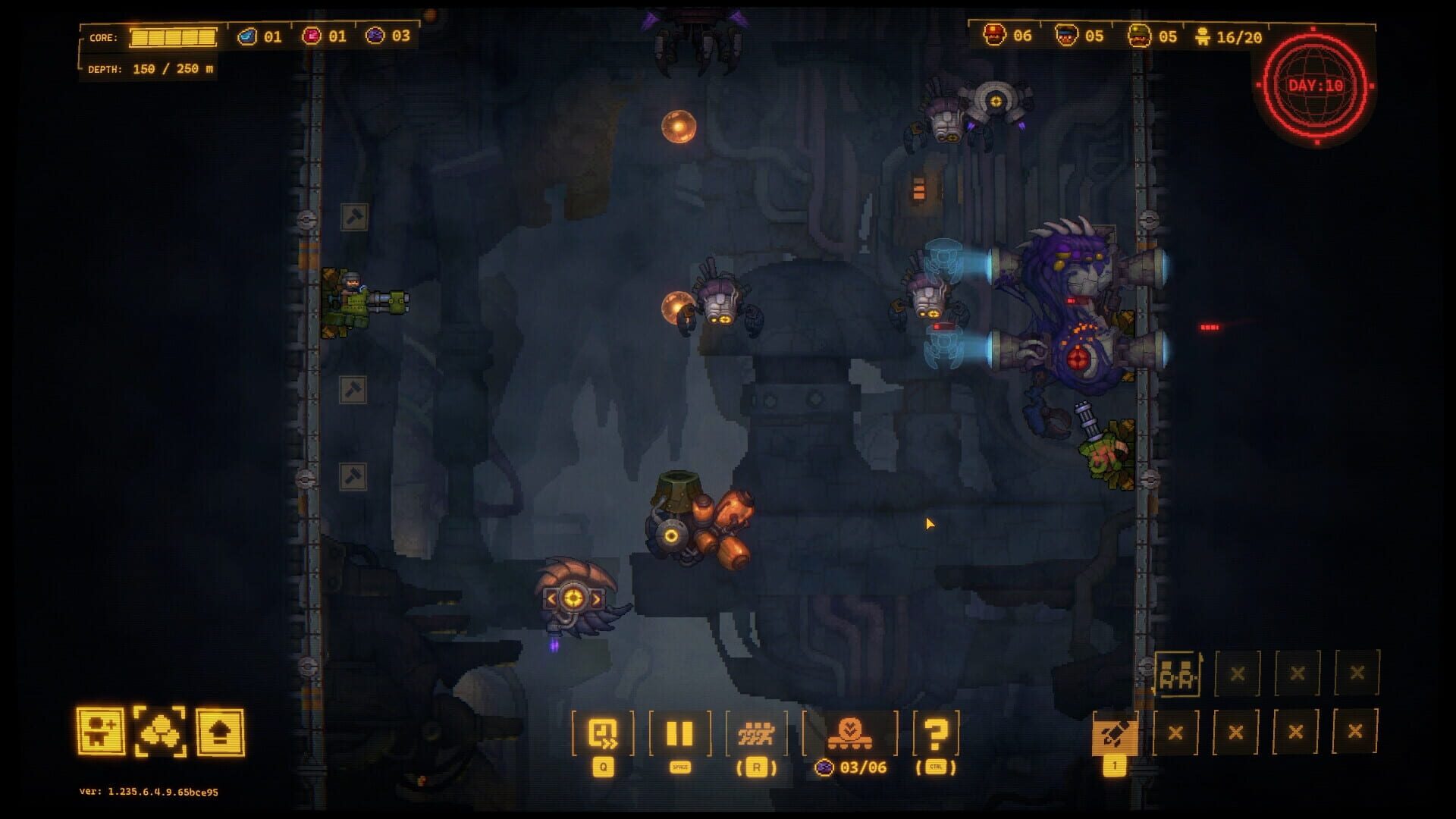Select the red helmet miner tab showing 06
Screen dimensions: 1456x819
[x=1009, y=33]
